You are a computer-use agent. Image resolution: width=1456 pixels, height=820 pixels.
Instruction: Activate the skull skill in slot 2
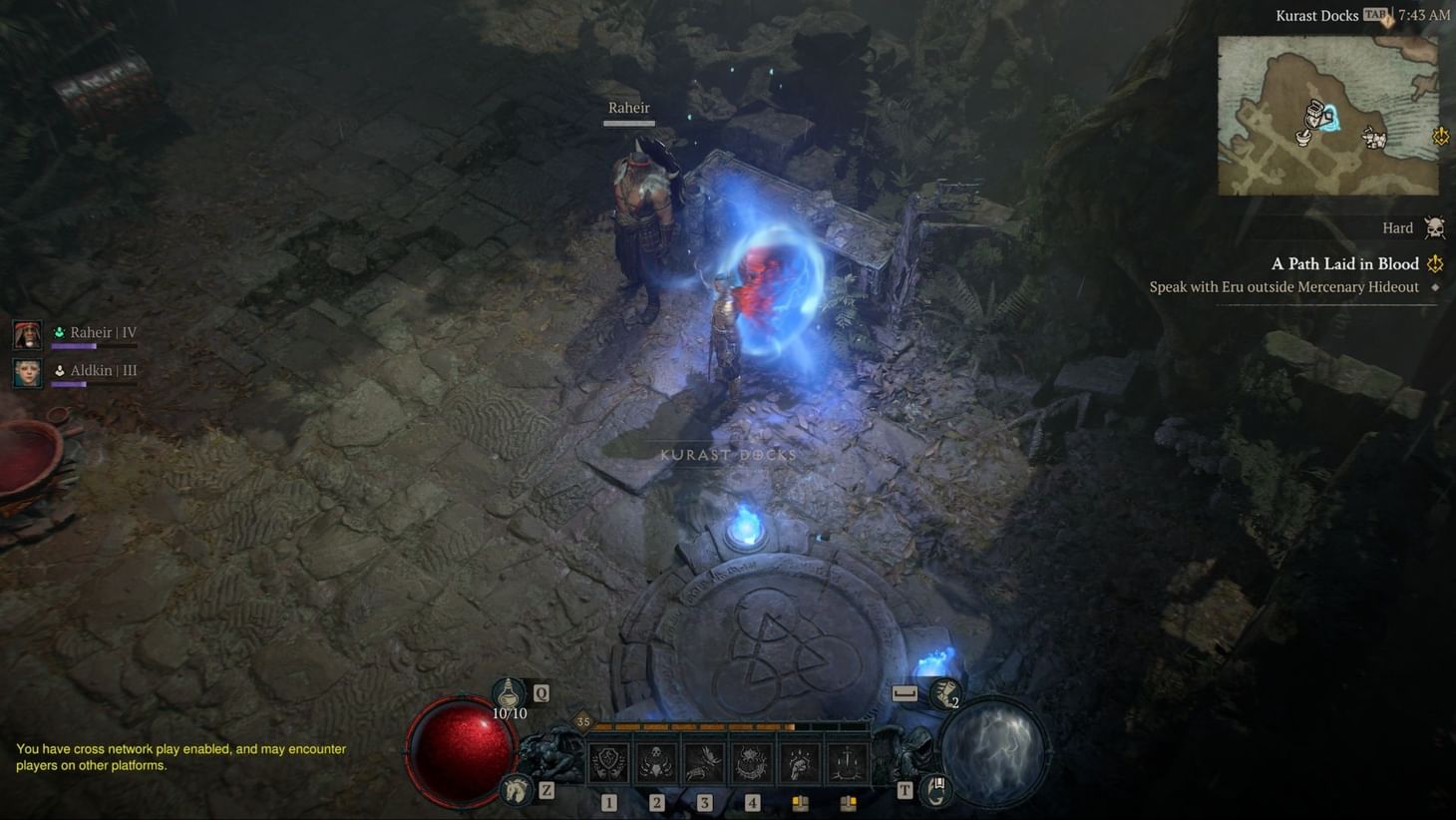(654, 763)
